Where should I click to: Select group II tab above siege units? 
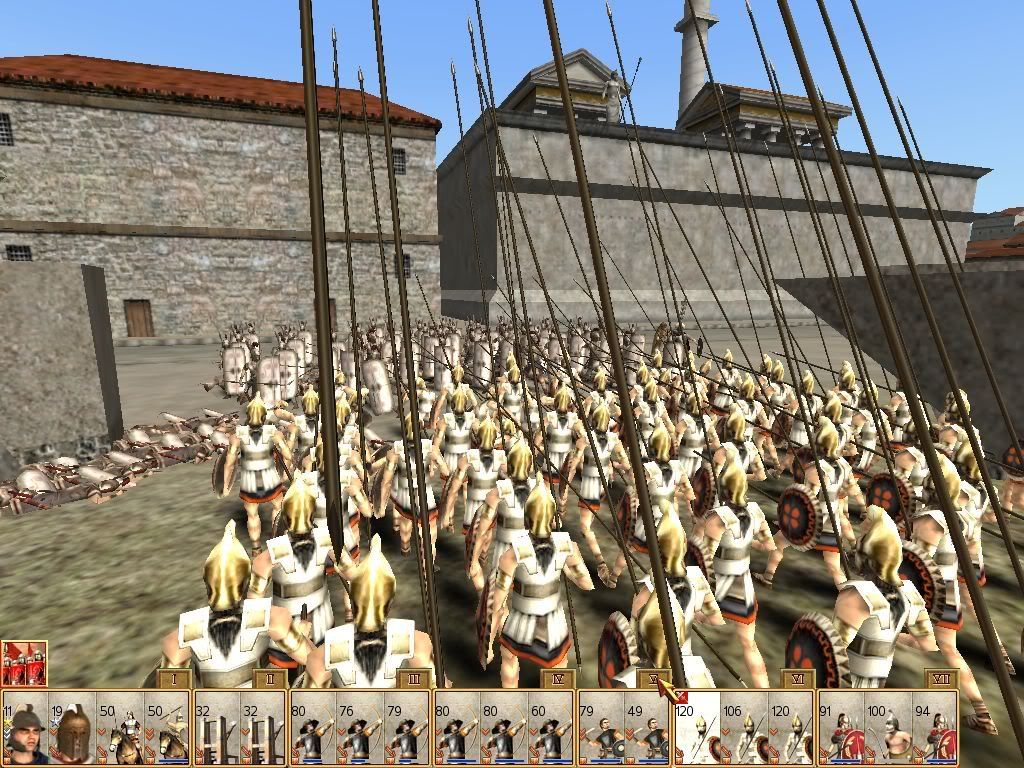coord(270,679)
